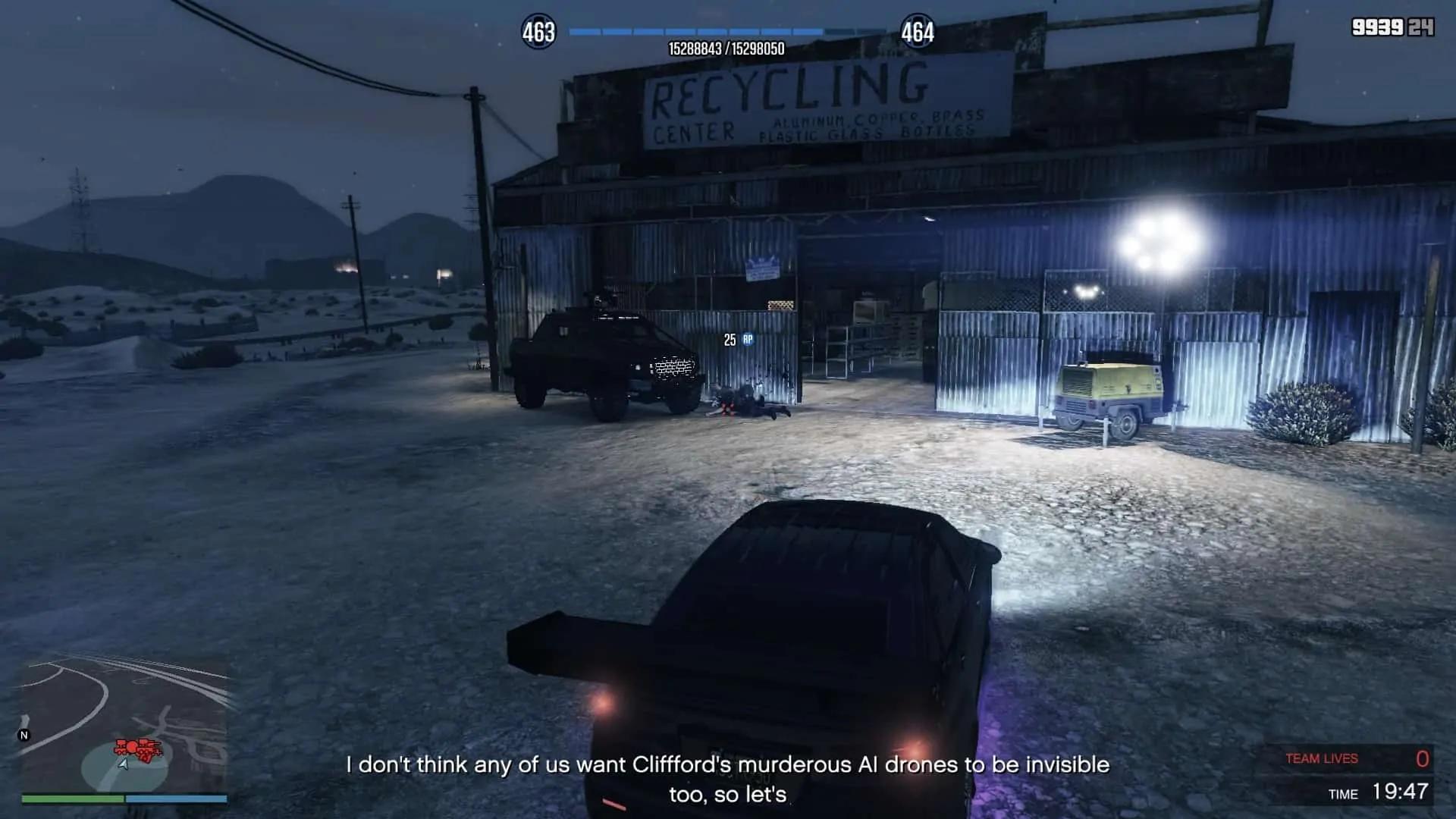The image size is (1456, 819).
Task: Click the XP total 15288843 / 15298050
Action: click(x=726, y=48)
